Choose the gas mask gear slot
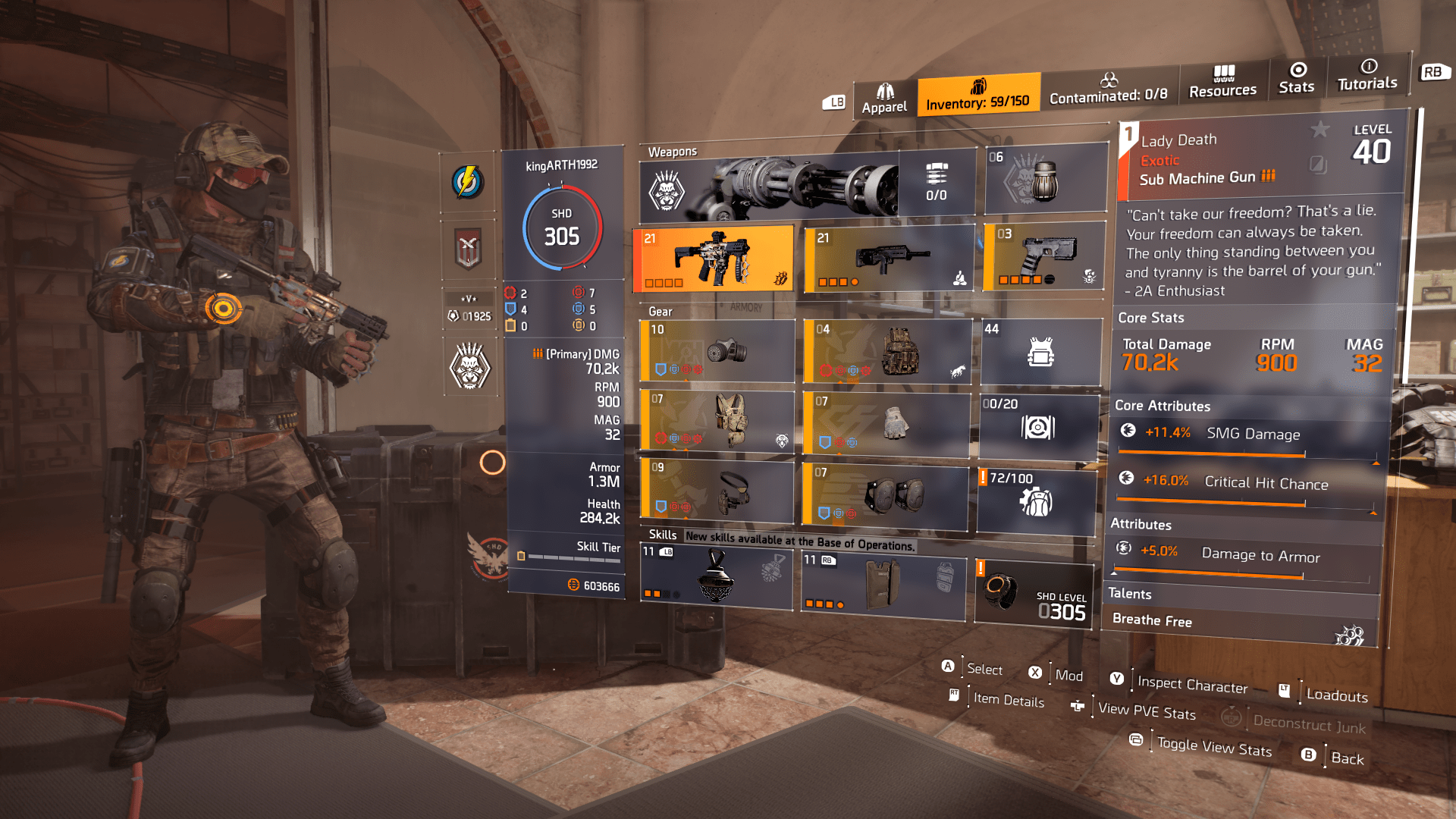Viewport: 1456px width, 819px height. tap(717, 350)
